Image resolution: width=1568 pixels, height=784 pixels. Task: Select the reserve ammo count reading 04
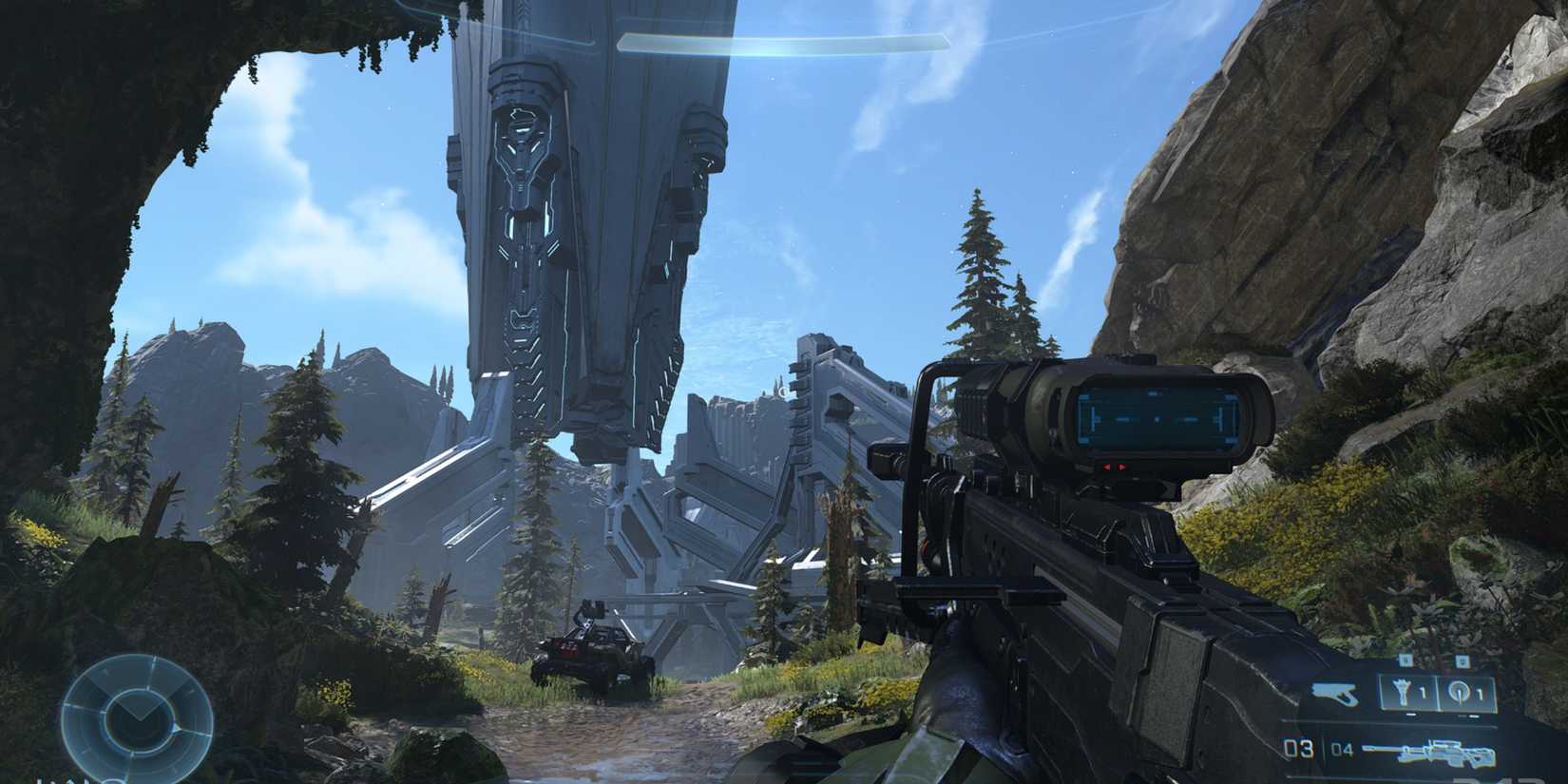[x=1344, y=749]
